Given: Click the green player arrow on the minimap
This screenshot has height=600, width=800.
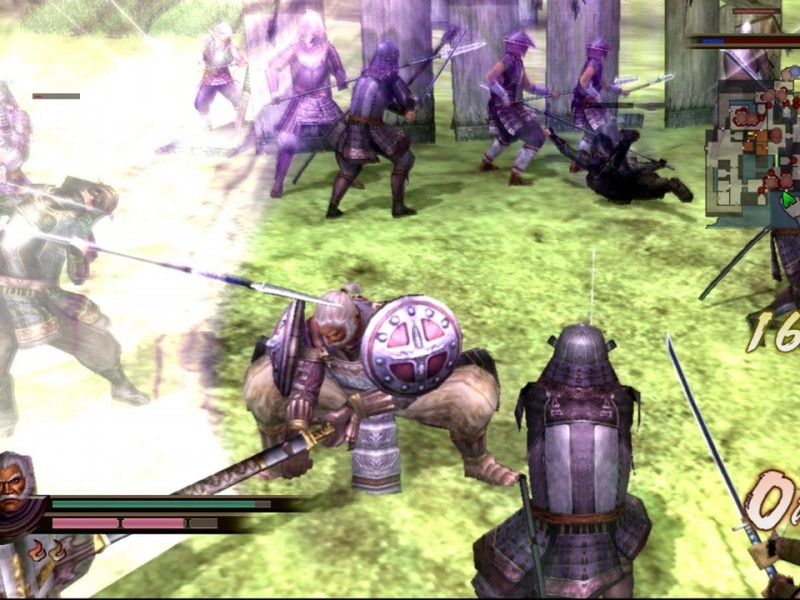Looking at the screenshot, I should 789,199.
